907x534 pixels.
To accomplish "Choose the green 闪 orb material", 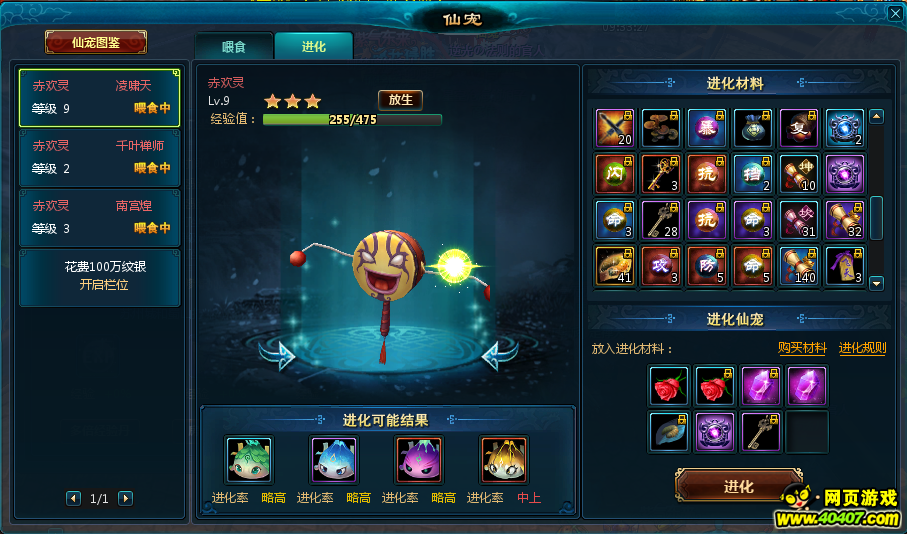I will tap(615, 174).
